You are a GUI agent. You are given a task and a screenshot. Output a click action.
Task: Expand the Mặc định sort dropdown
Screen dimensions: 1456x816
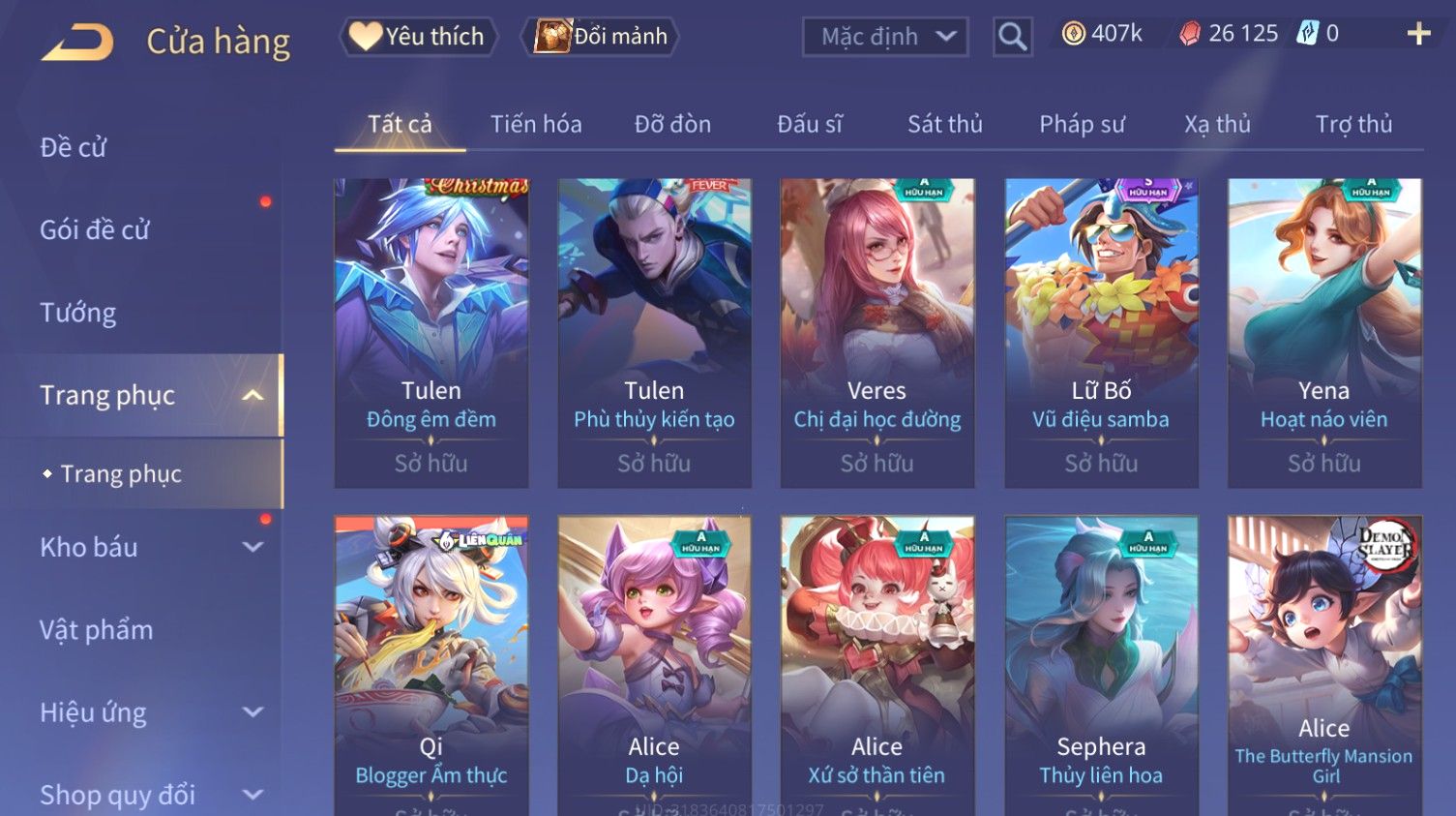(x=885, y=37)
